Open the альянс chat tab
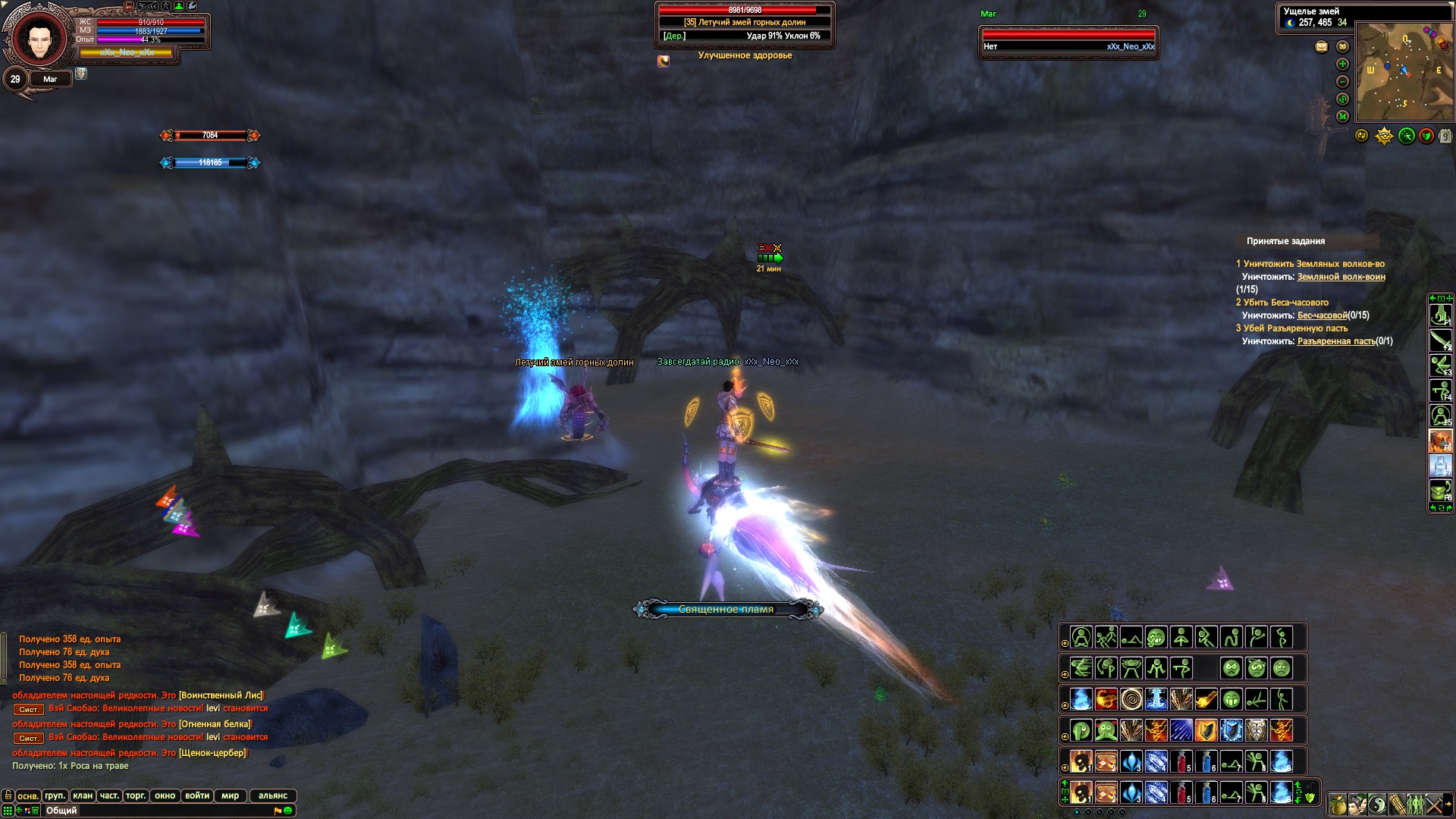This screenshot has height=819, width=1456. tap(273, 795)
